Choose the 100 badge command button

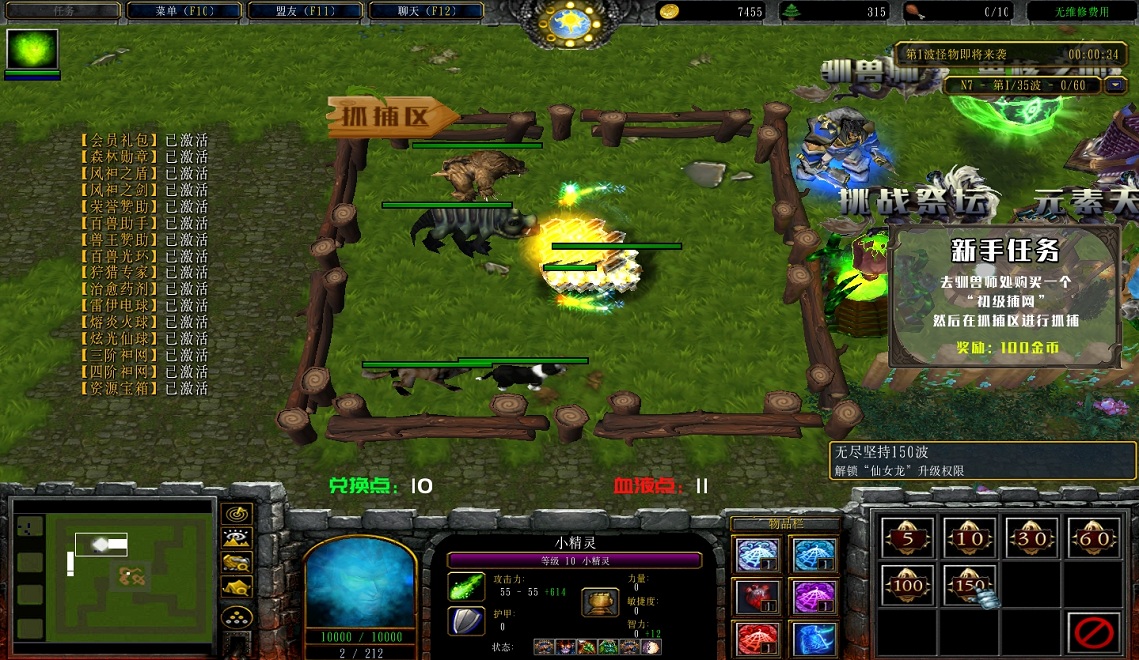coord(908,585)
